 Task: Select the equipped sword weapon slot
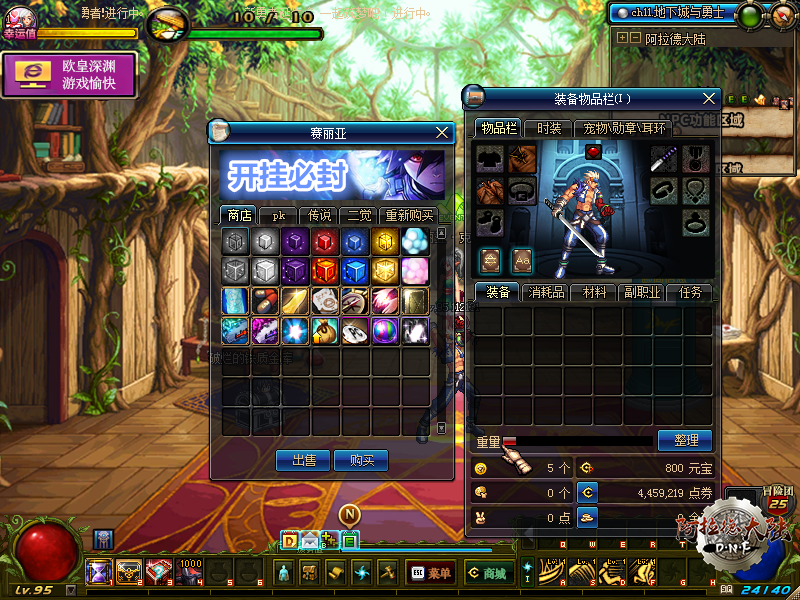[x=665, y=159]
